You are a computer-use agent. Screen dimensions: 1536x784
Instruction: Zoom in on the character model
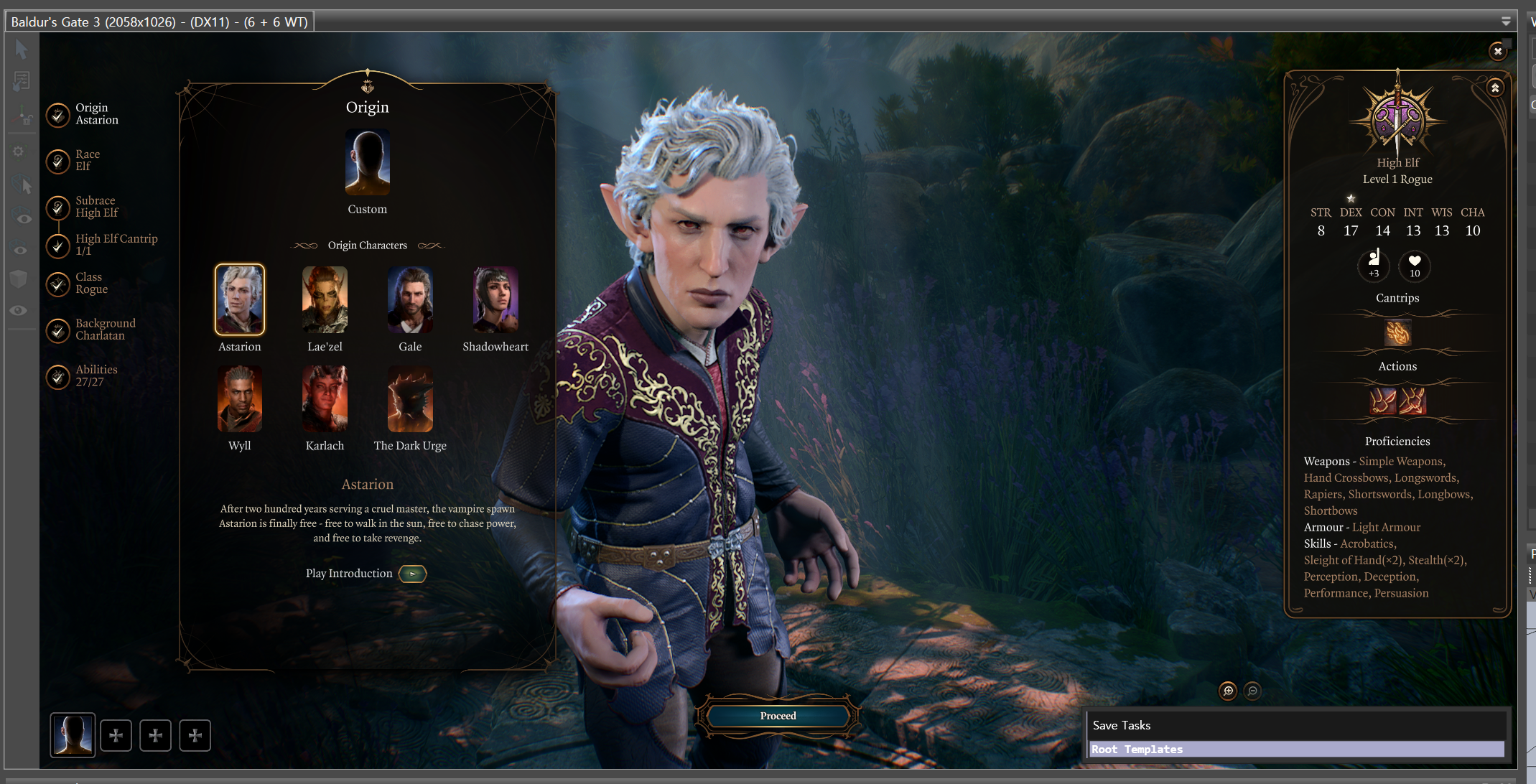[1228, 691]
